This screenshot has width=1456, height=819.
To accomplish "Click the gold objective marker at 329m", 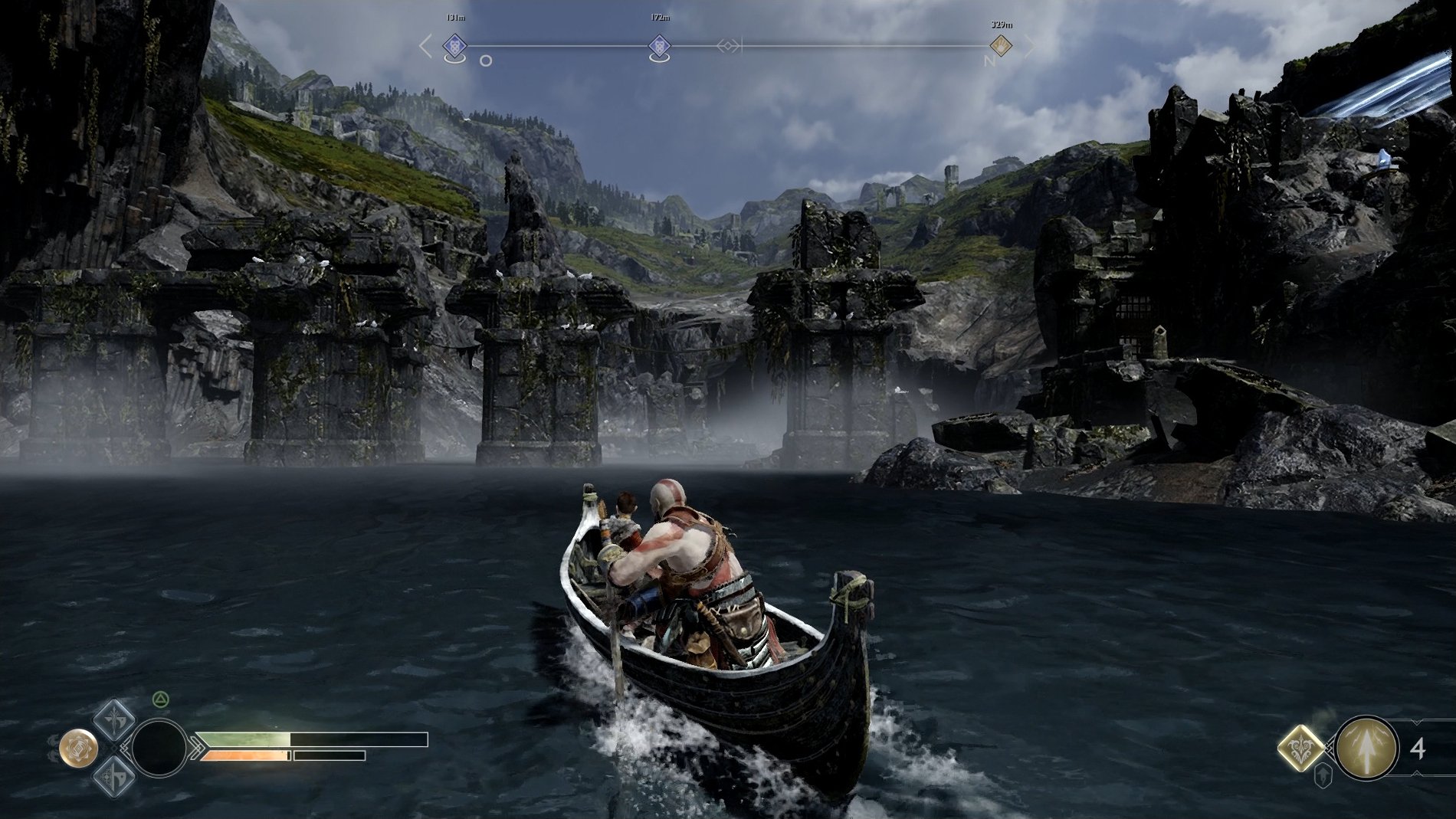I will click(1000, 44).
